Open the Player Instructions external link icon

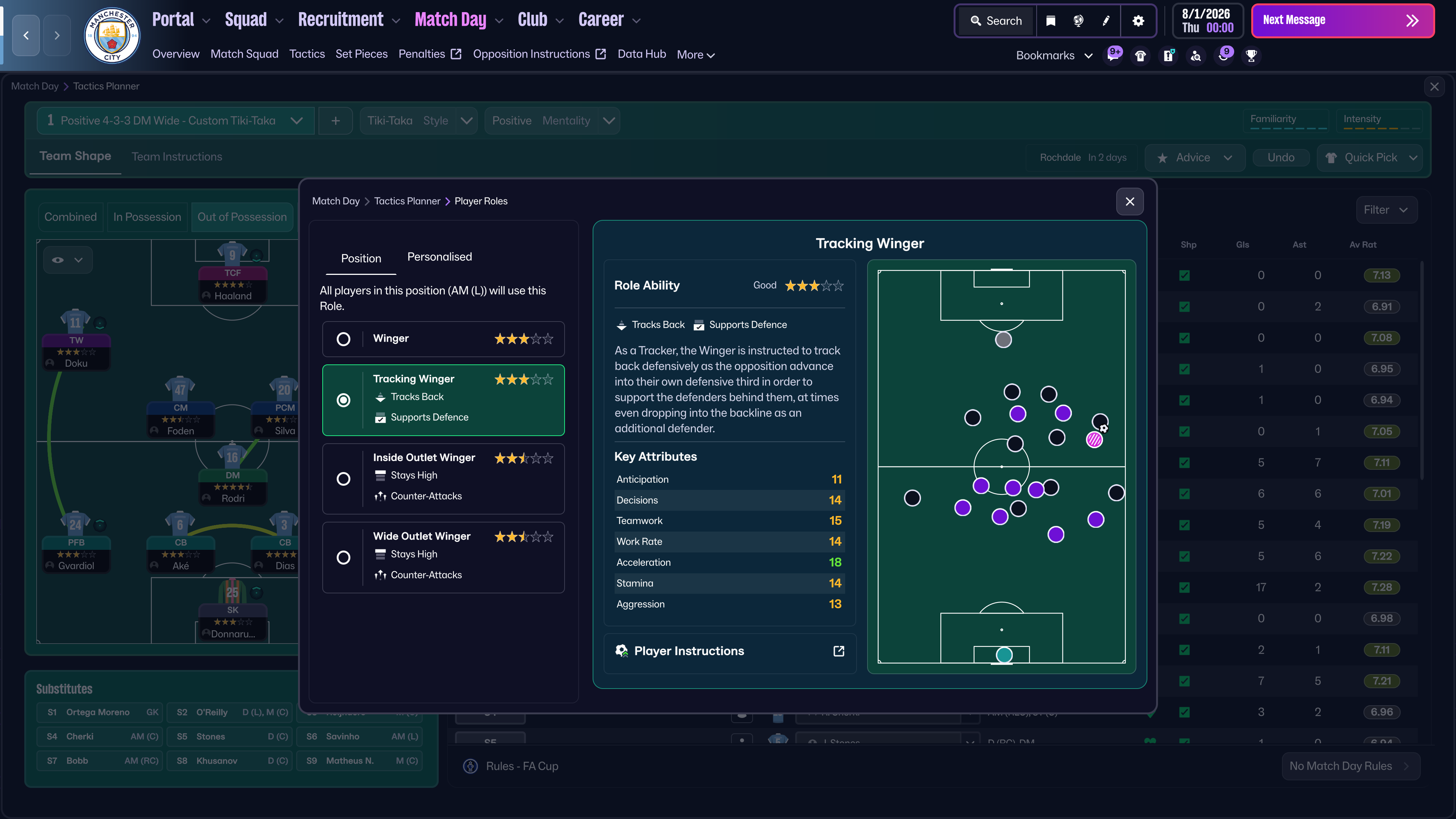point(839,651)
